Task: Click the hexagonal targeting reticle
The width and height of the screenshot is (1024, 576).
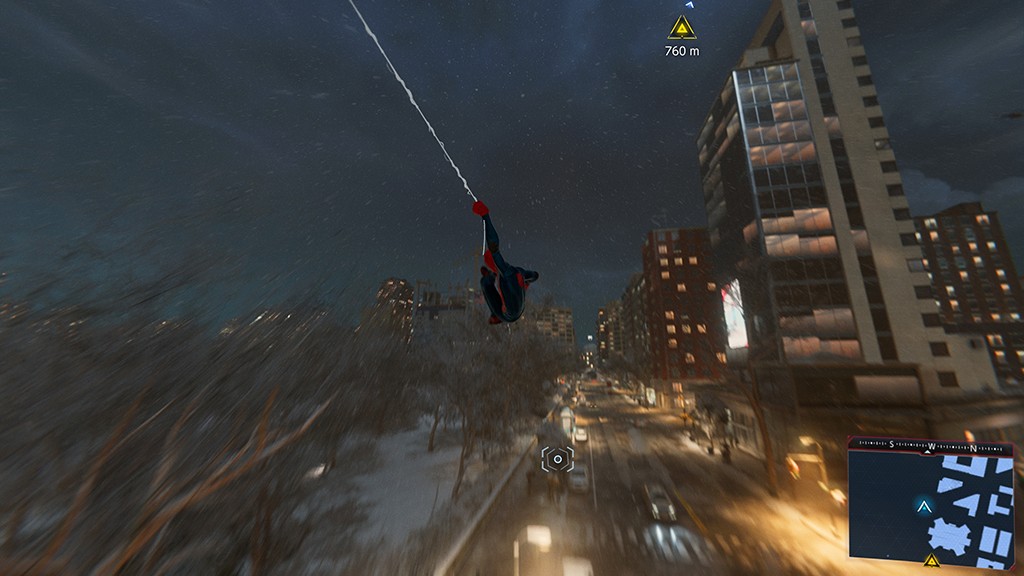Action: [x=557, y=459]
